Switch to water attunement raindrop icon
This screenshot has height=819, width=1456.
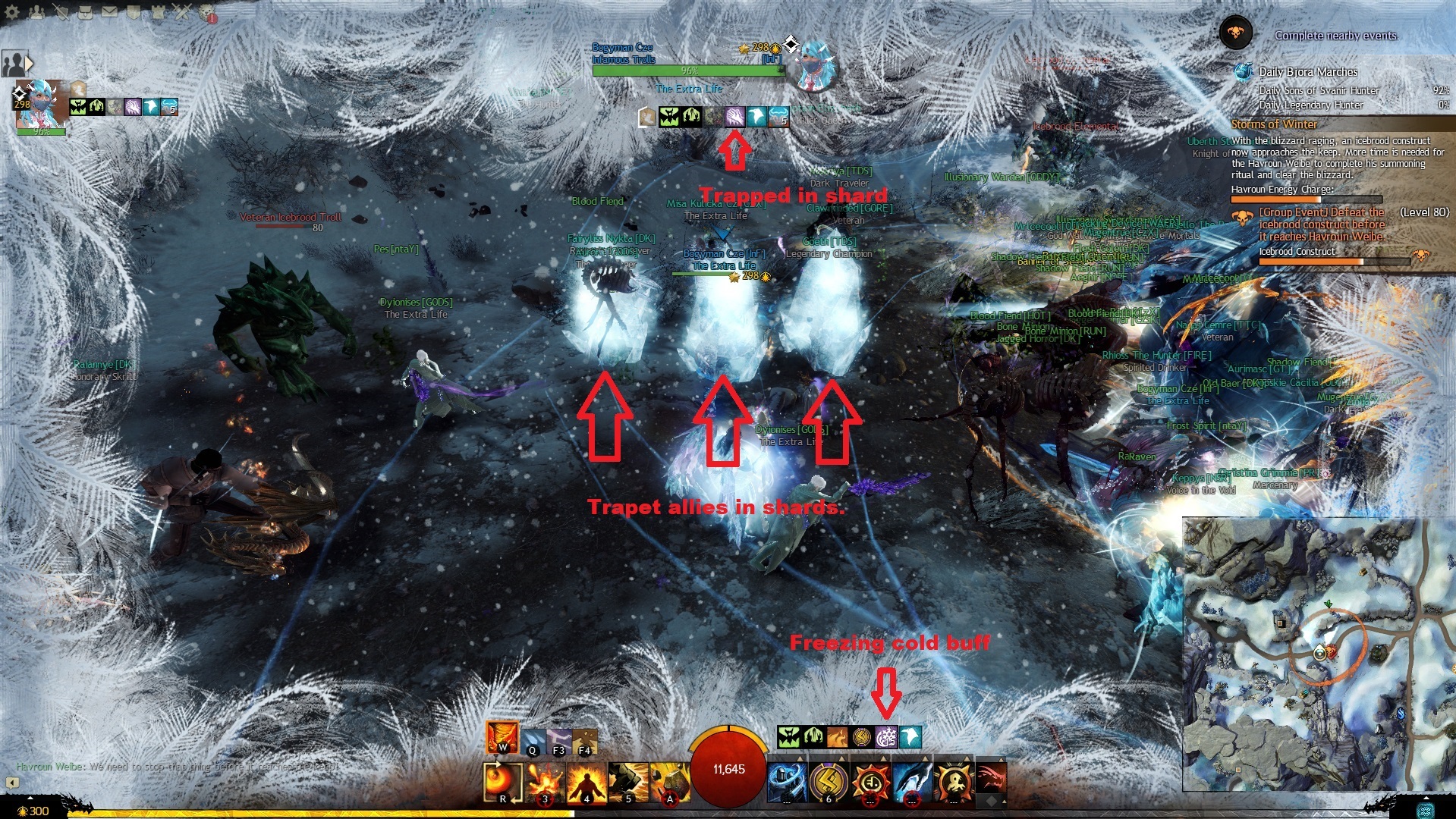point(533,740)
